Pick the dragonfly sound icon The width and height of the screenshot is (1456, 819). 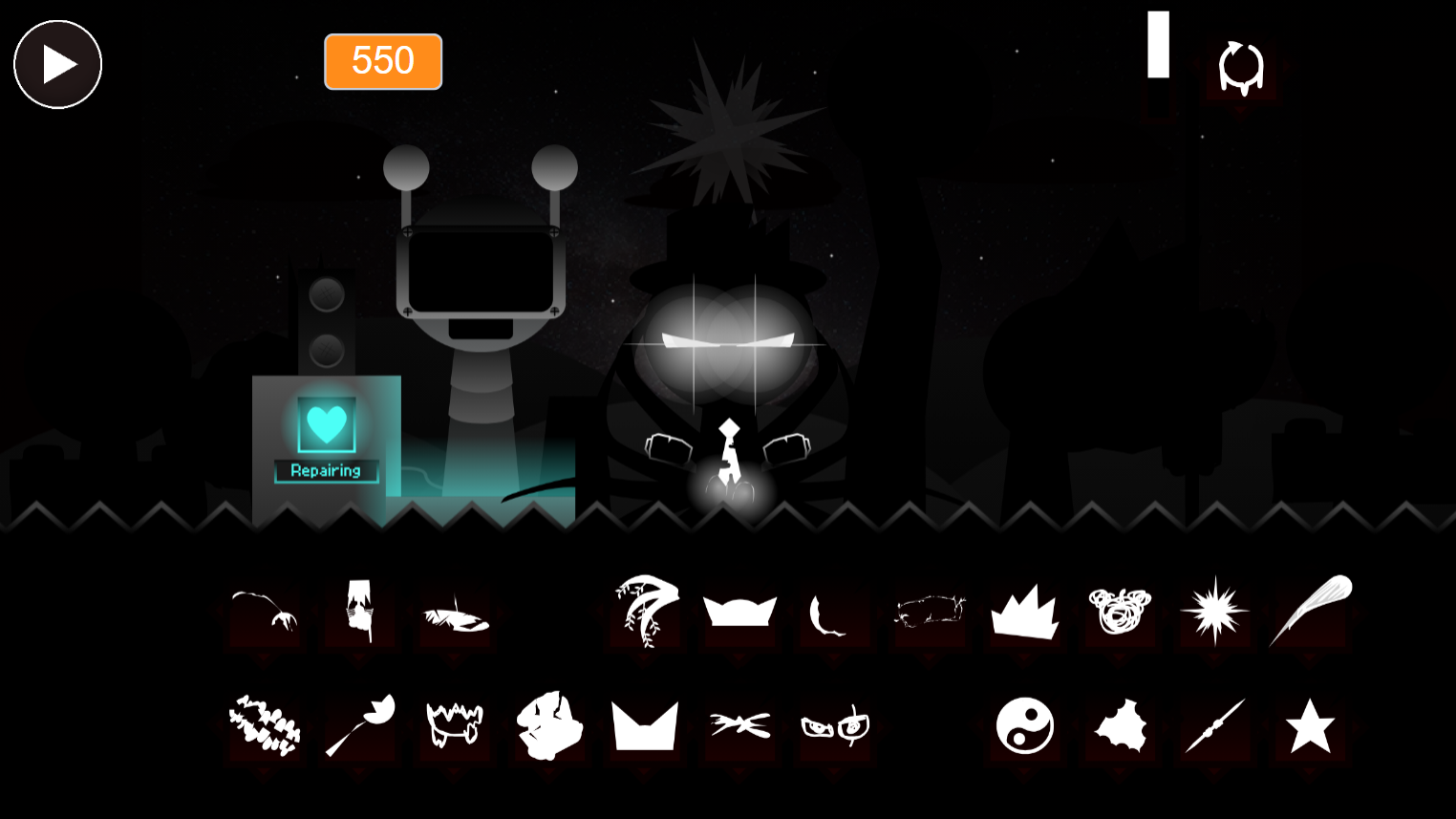pyautogui.click(x=739, y=724)
